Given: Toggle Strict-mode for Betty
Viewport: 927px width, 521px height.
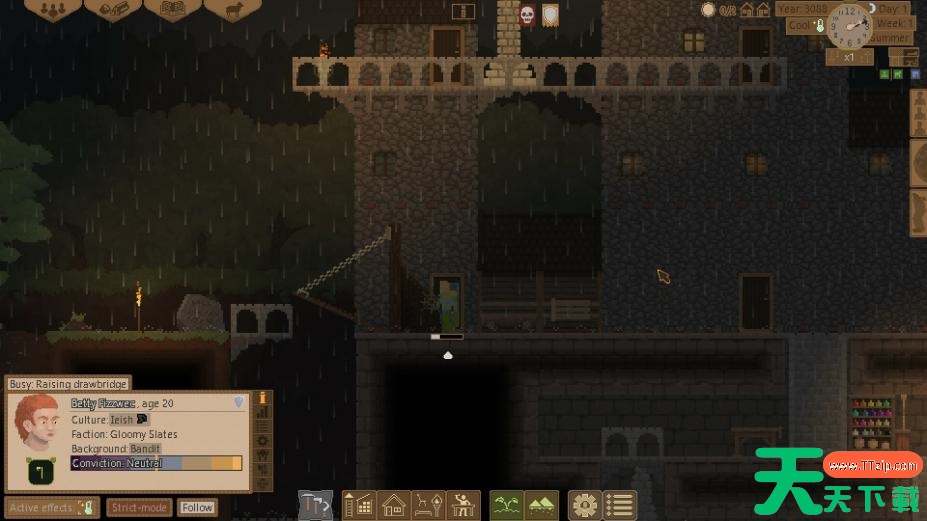Looking at the screenshot, I should (139, 507).
